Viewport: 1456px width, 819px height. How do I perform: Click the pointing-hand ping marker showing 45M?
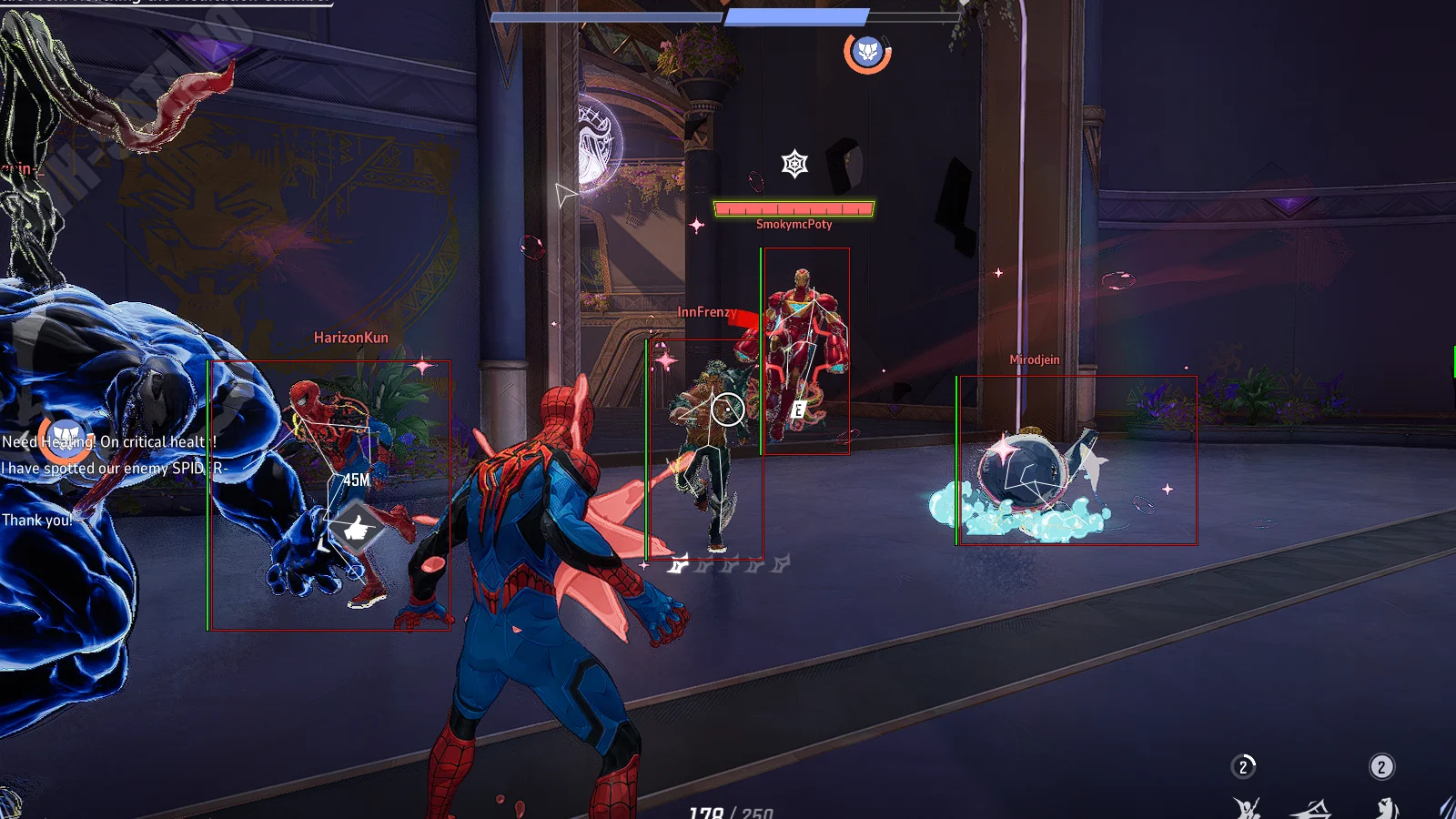(356, 528)
